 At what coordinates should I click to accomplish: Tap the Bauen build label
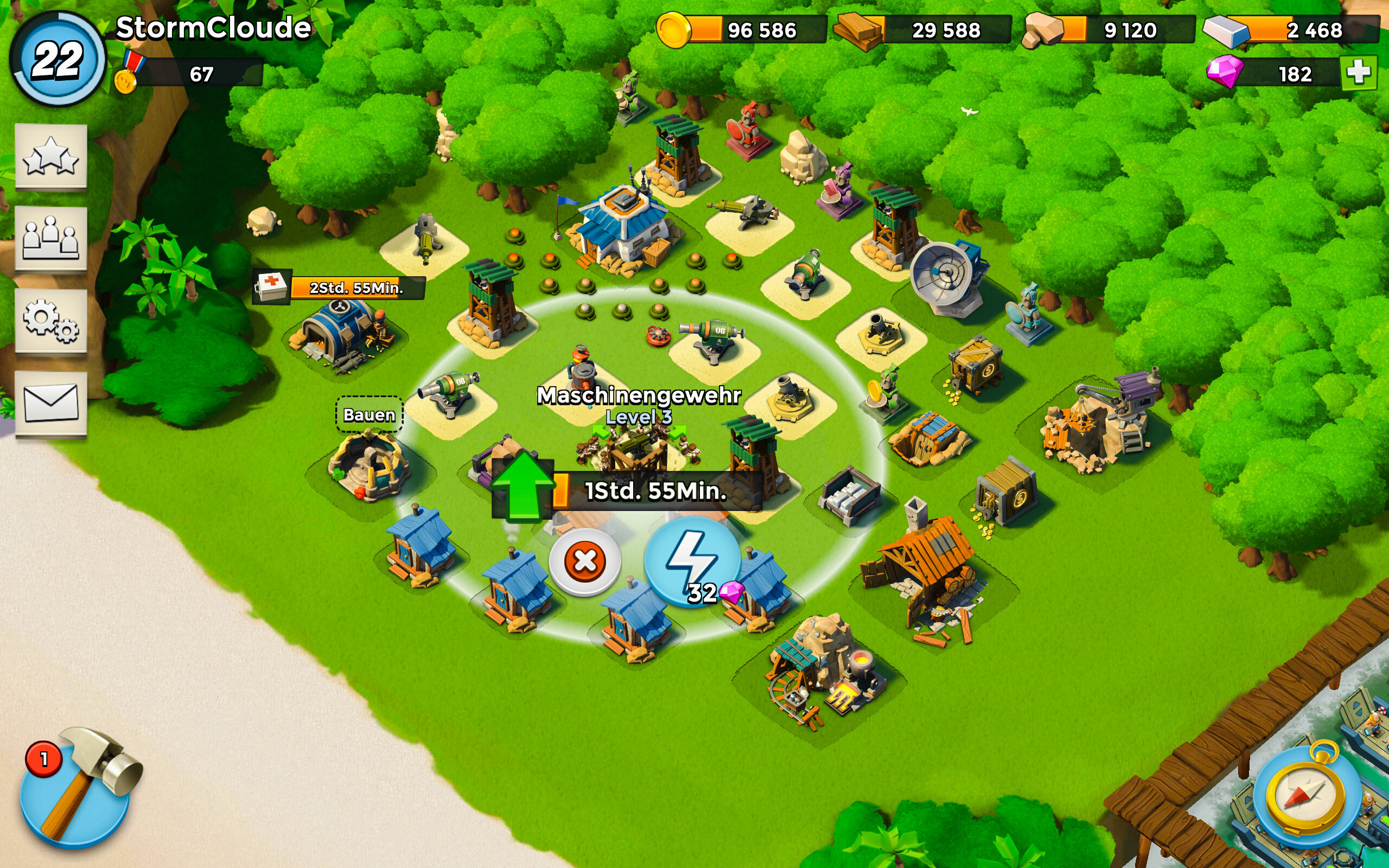pos(369,414)
